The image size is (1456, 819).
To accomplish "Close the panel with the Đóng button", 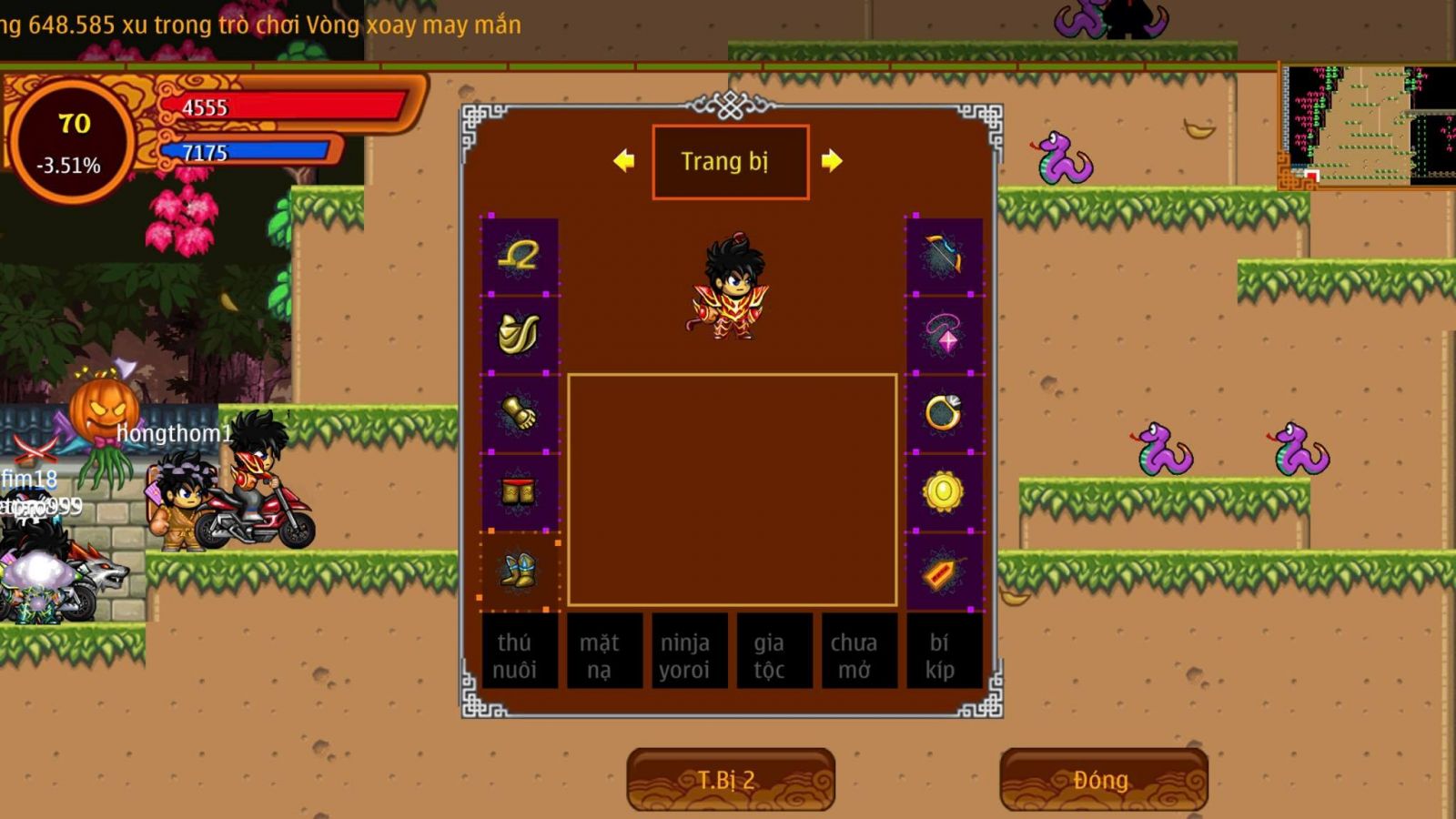I will [1103, 779].
